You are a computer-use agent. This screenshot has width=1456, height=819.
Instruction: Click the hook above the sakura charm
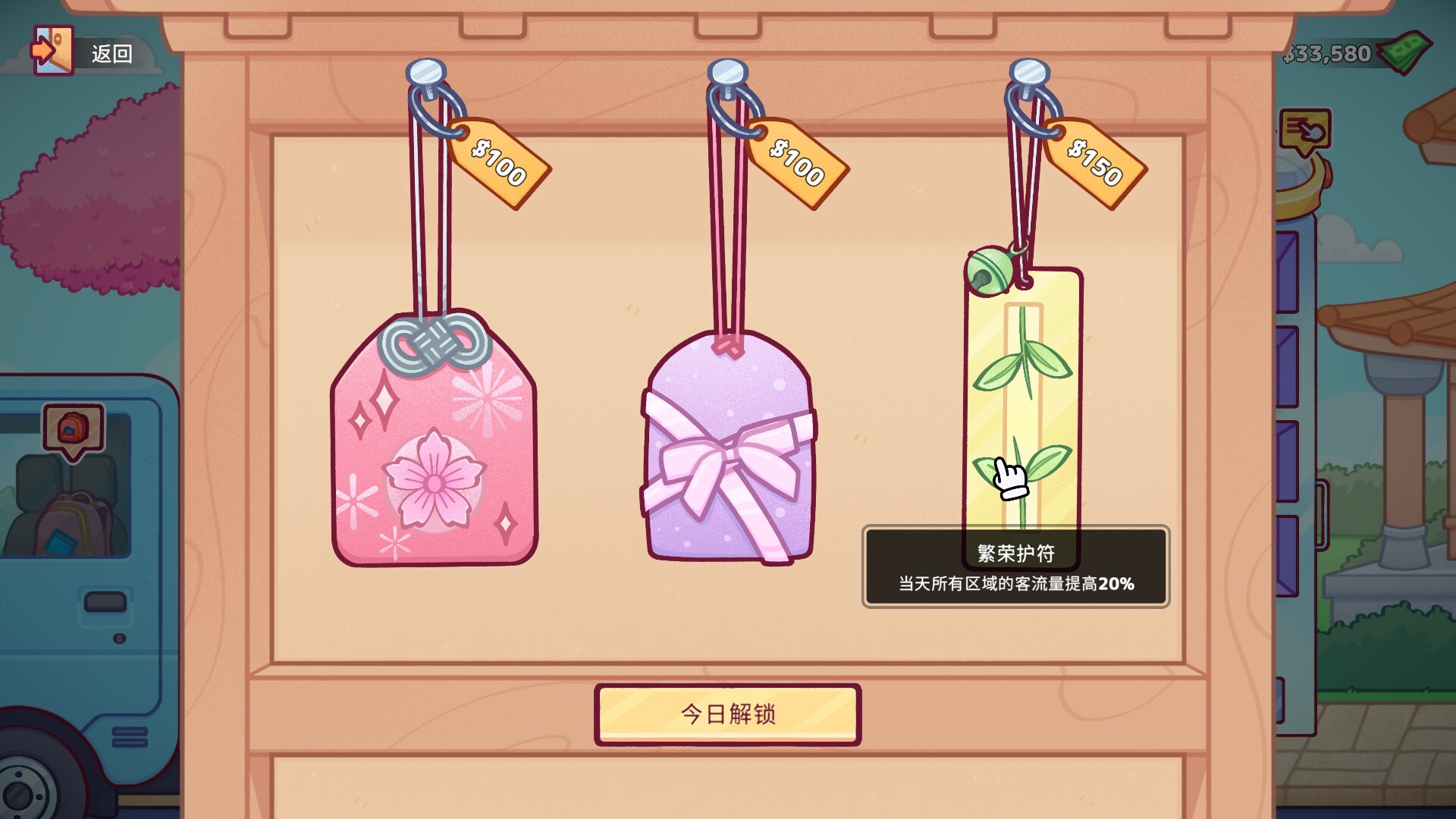425,72
